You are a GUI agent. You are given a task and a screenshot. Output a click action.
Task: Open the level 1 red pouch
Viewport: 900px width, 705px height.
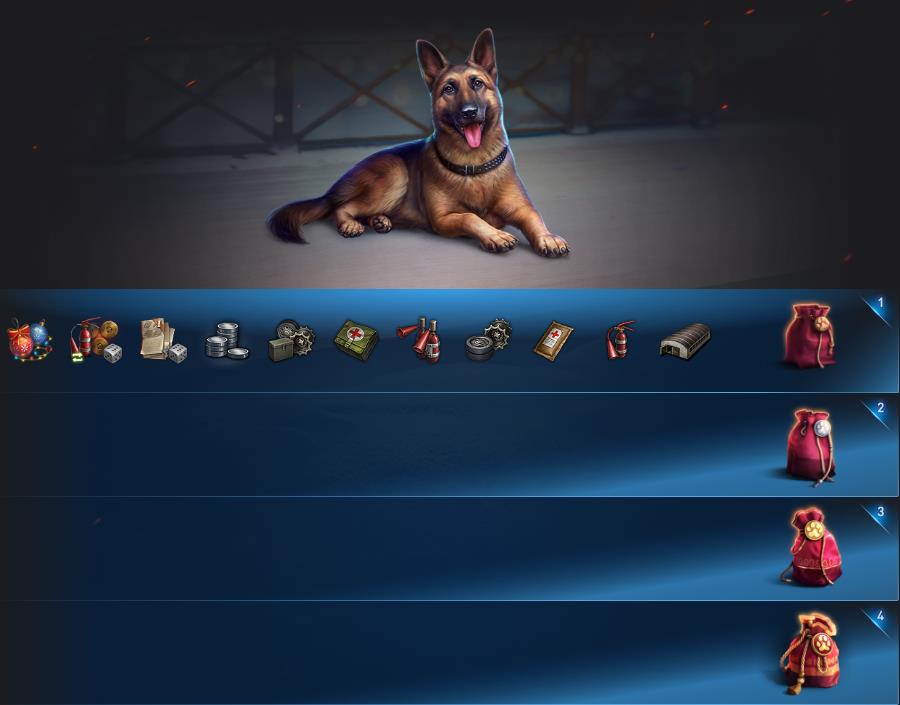809,335
